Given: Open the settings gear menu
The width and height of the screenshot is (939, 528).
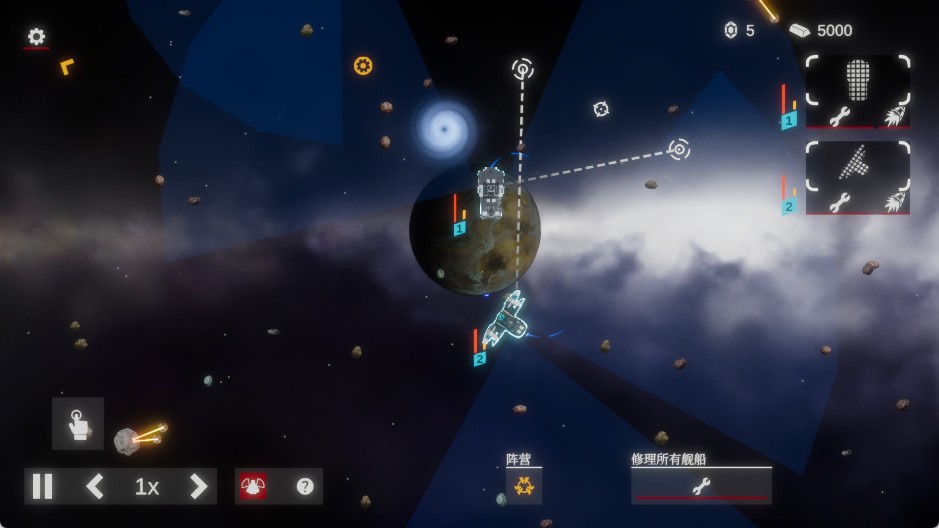Looking at the screenshot, I should click(x=36, y=37).
